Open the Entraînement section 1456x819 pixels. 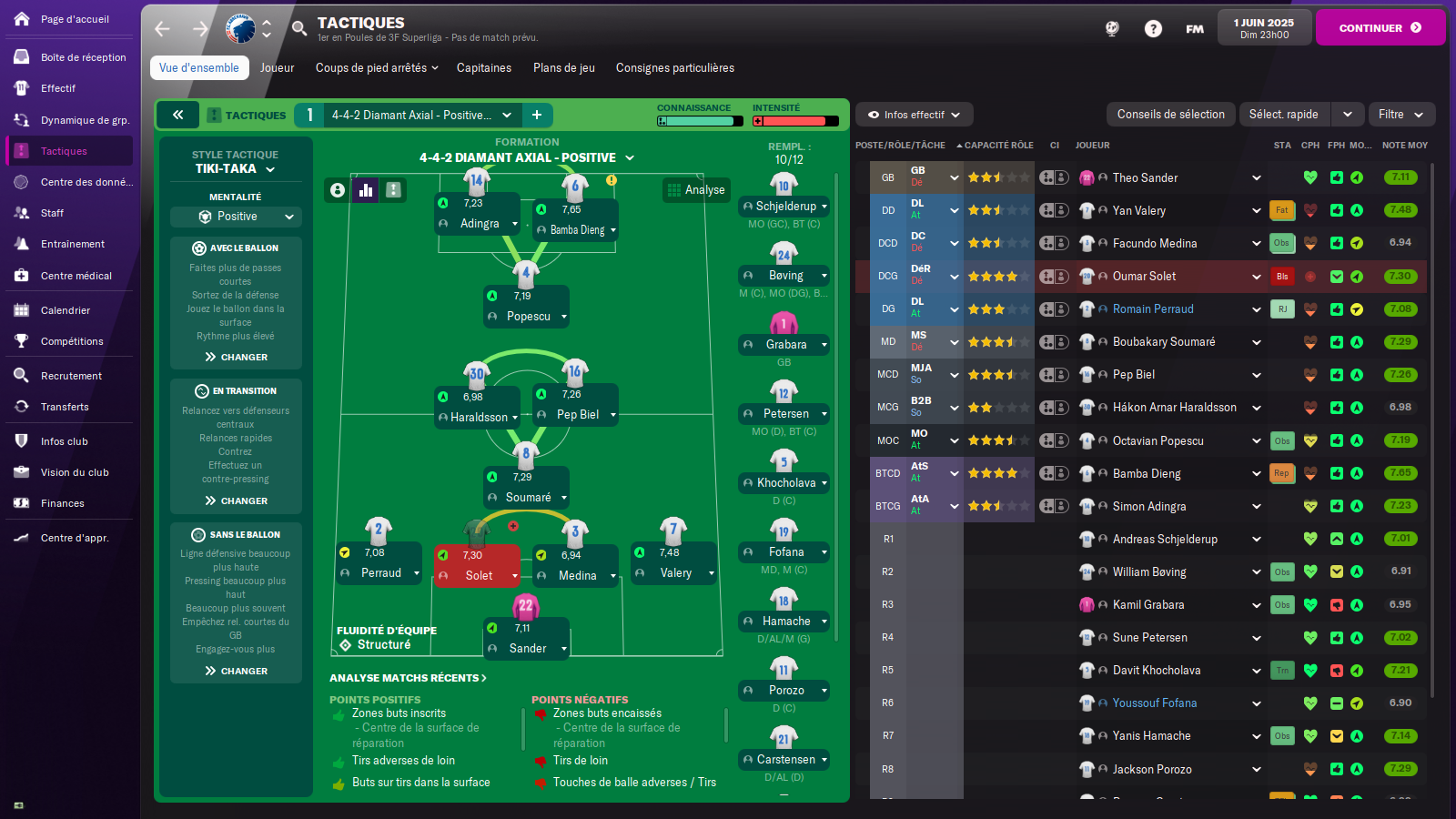(x=73, y=244)
